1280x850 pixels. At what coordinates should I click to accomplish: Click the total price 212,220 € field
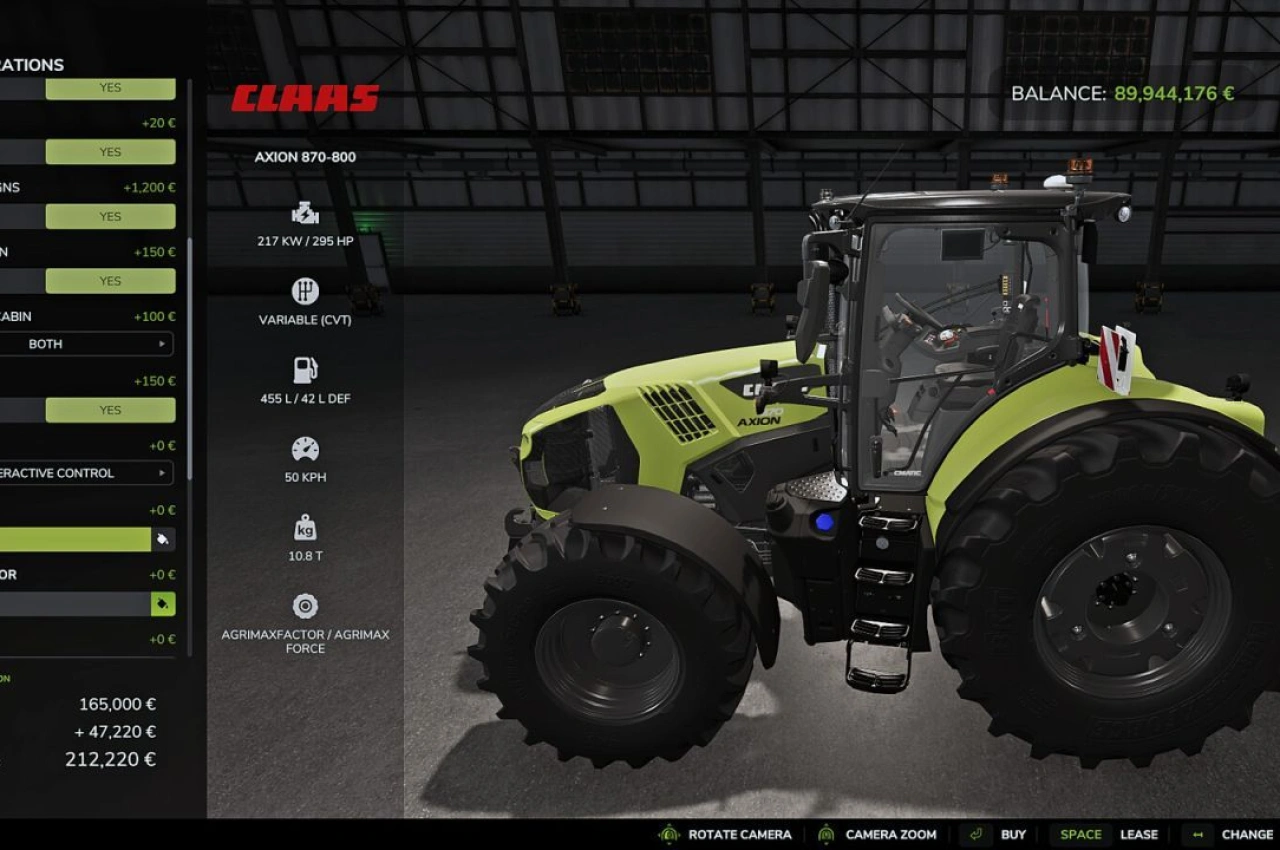110,759
